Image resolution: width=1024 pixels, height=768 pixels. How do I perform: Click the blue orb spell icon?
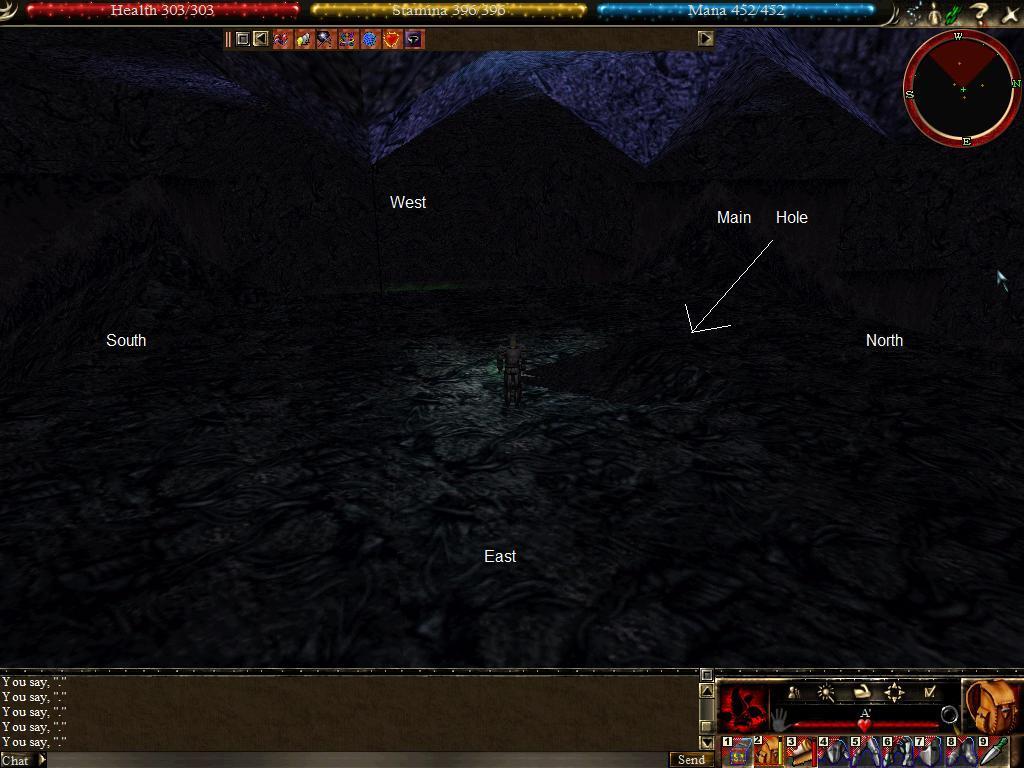(x=369, y=39)
